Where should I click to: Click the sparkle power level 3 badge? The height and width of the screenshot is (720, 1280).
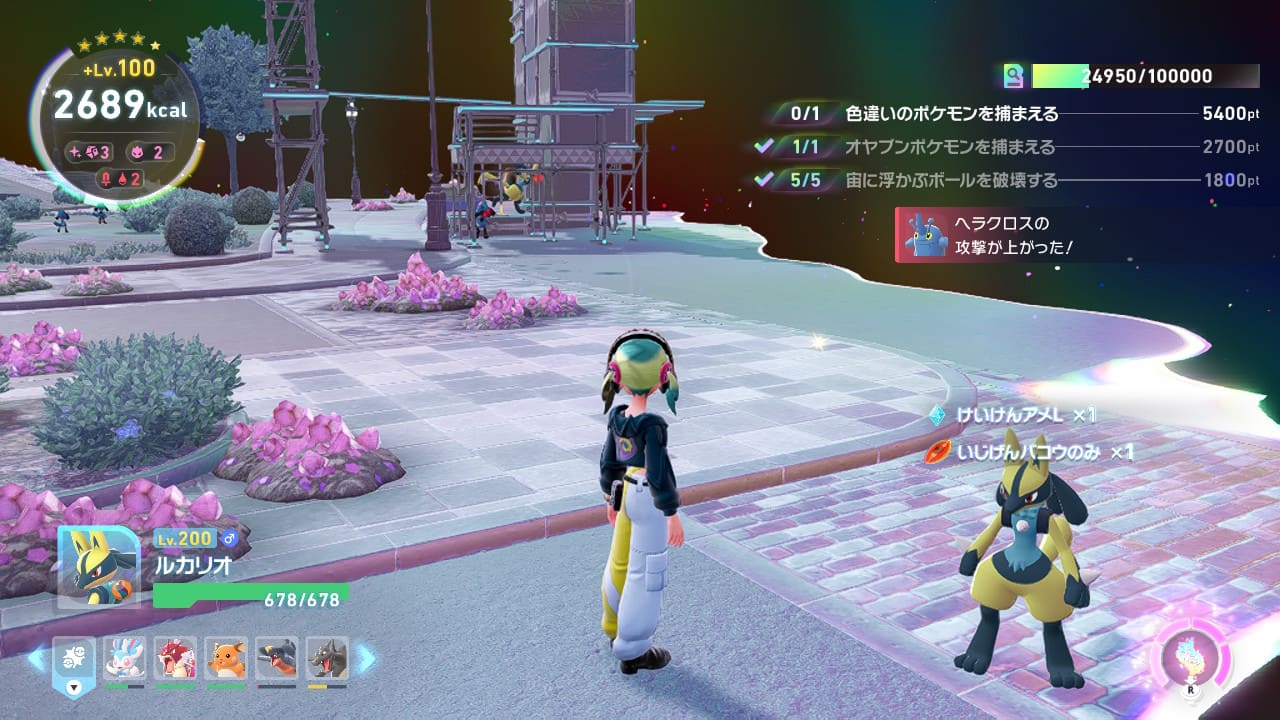[91, 152]
